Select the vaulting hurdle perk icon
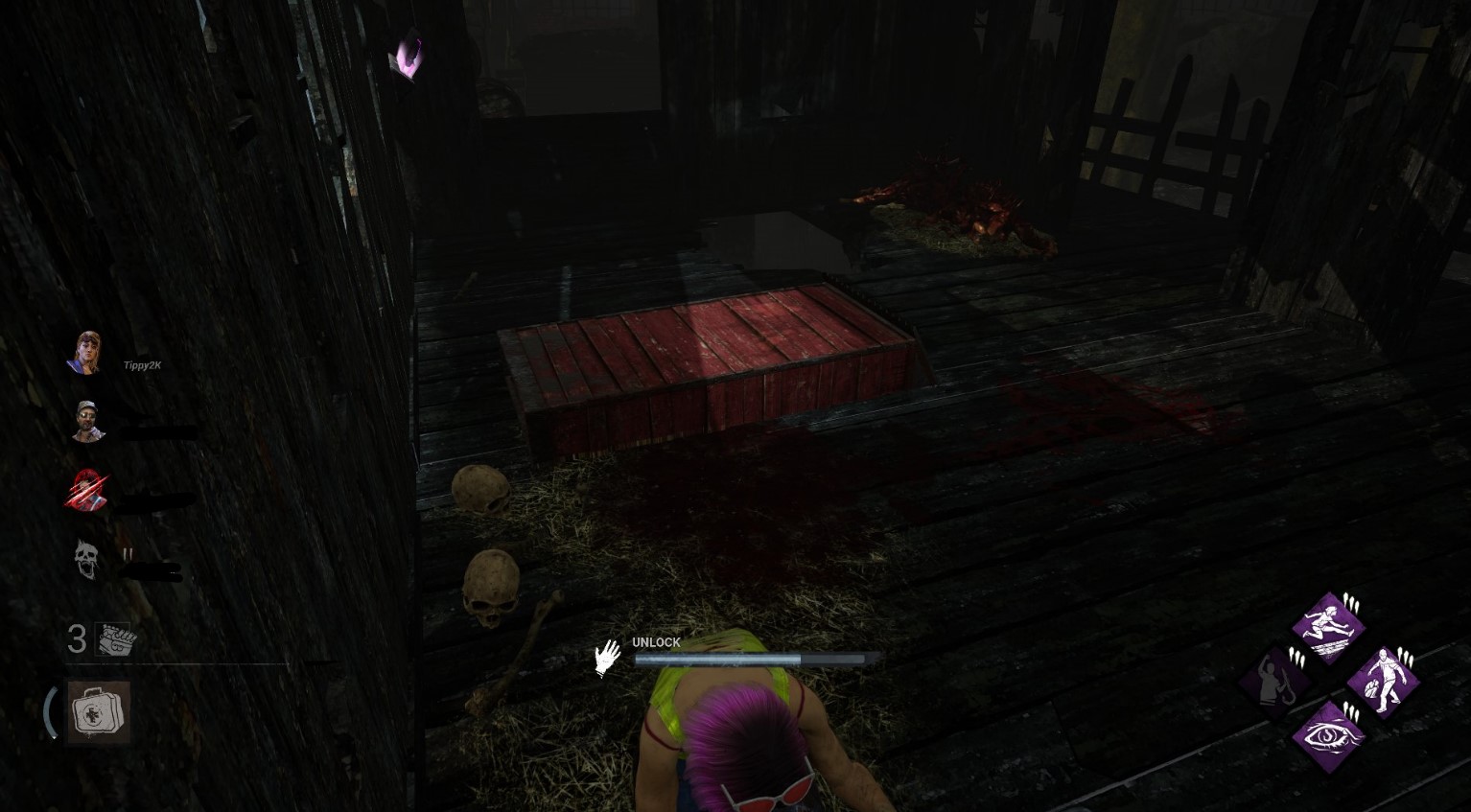1471x812 pixels. 1328,628
